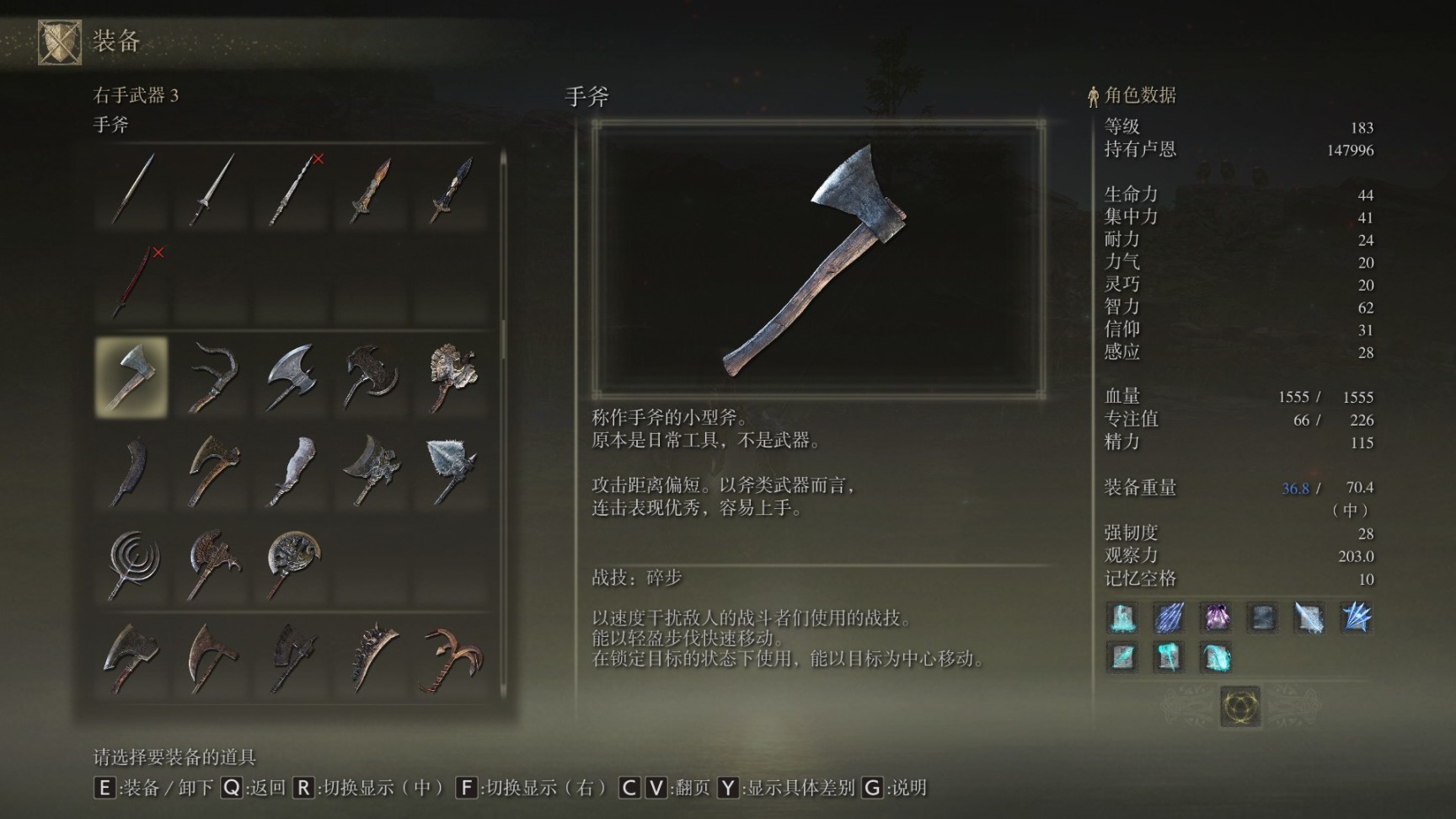Select the spear with the red X mark
This screenshot has height=819, width=1456.
(x=291, y=190)
